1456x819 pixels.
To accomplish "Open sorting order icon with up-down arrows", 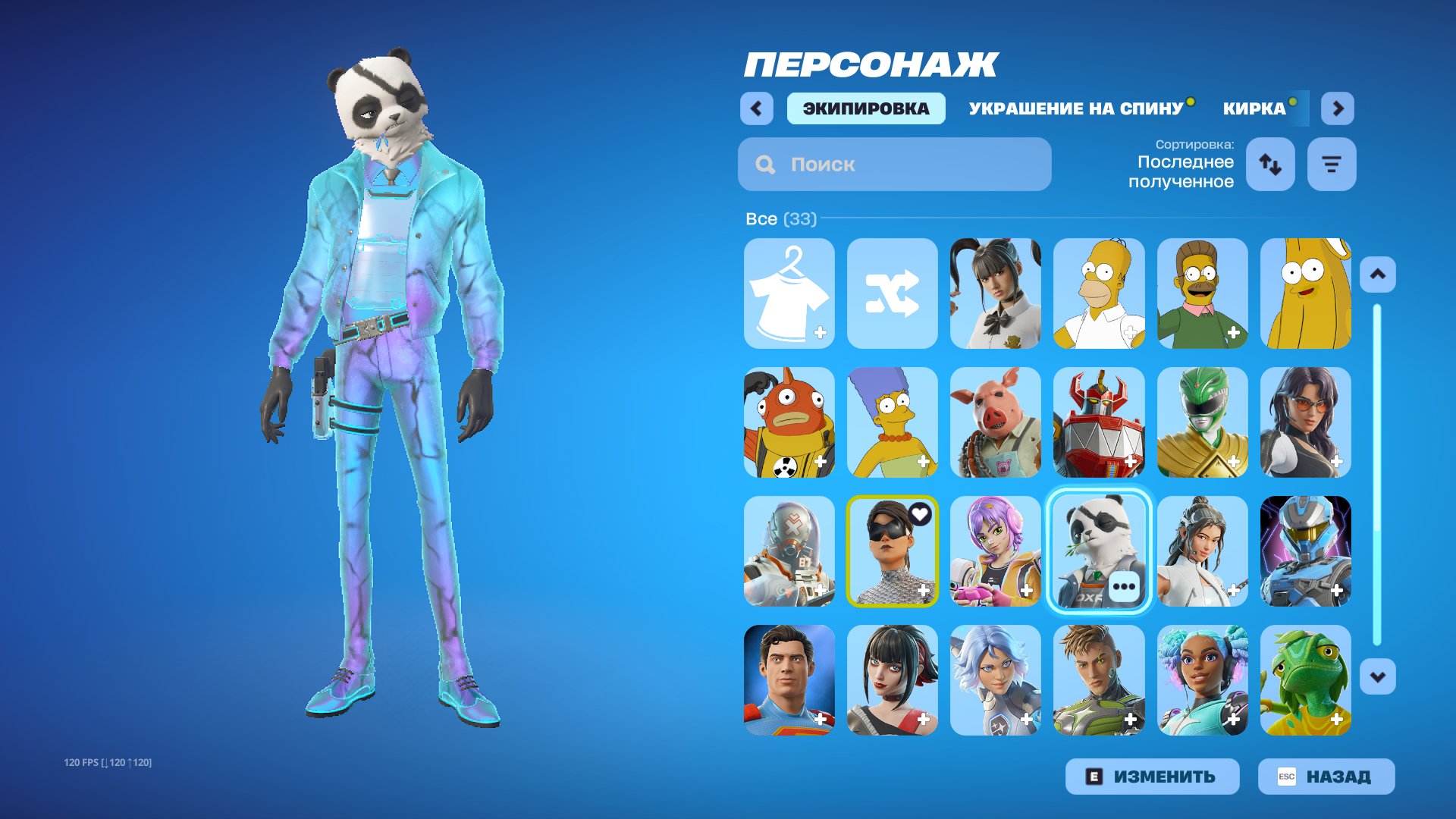I will 1270,164.
